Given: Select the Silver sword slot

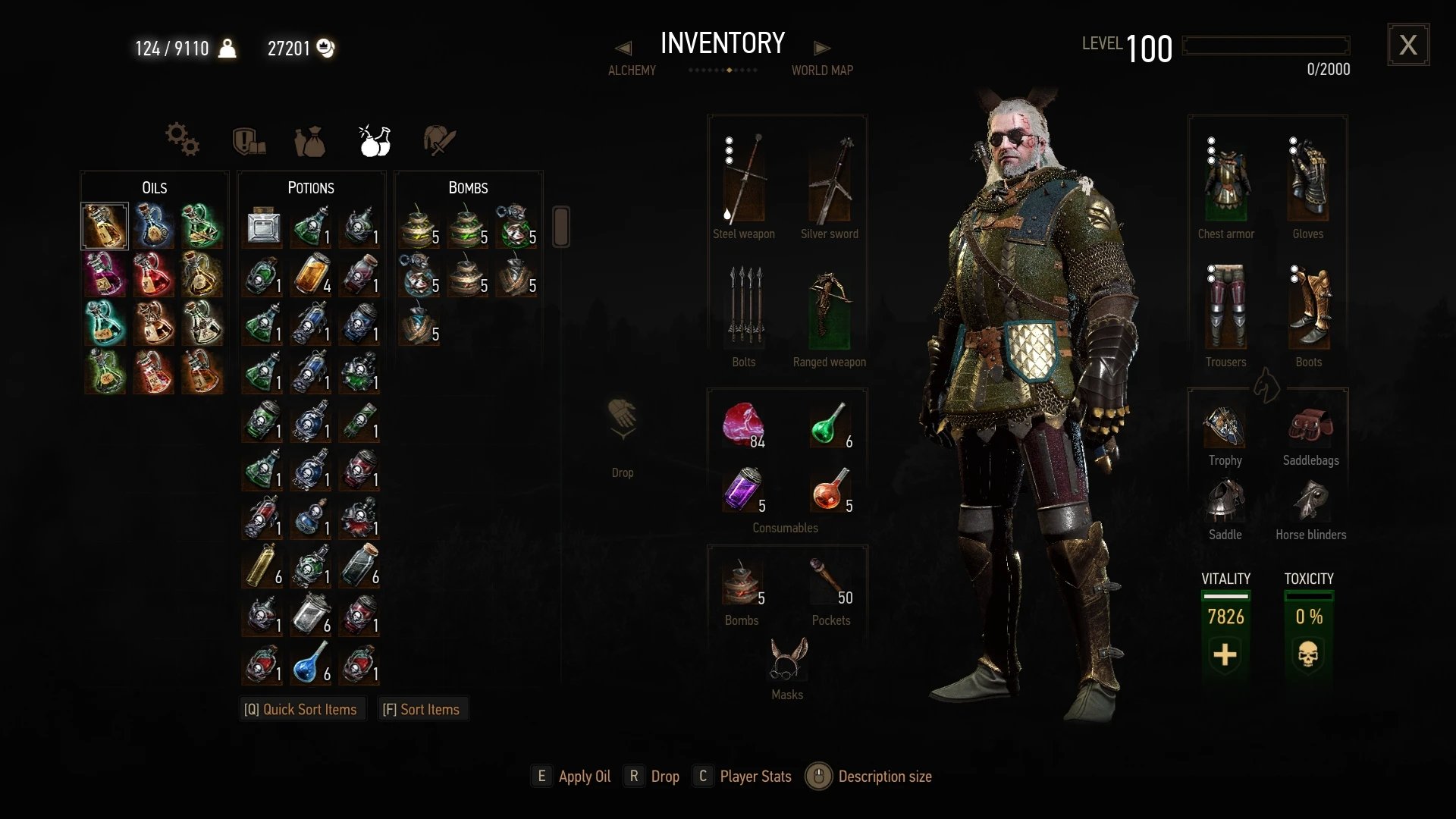Looking at the screenshot, I should (x=830, y=180).
